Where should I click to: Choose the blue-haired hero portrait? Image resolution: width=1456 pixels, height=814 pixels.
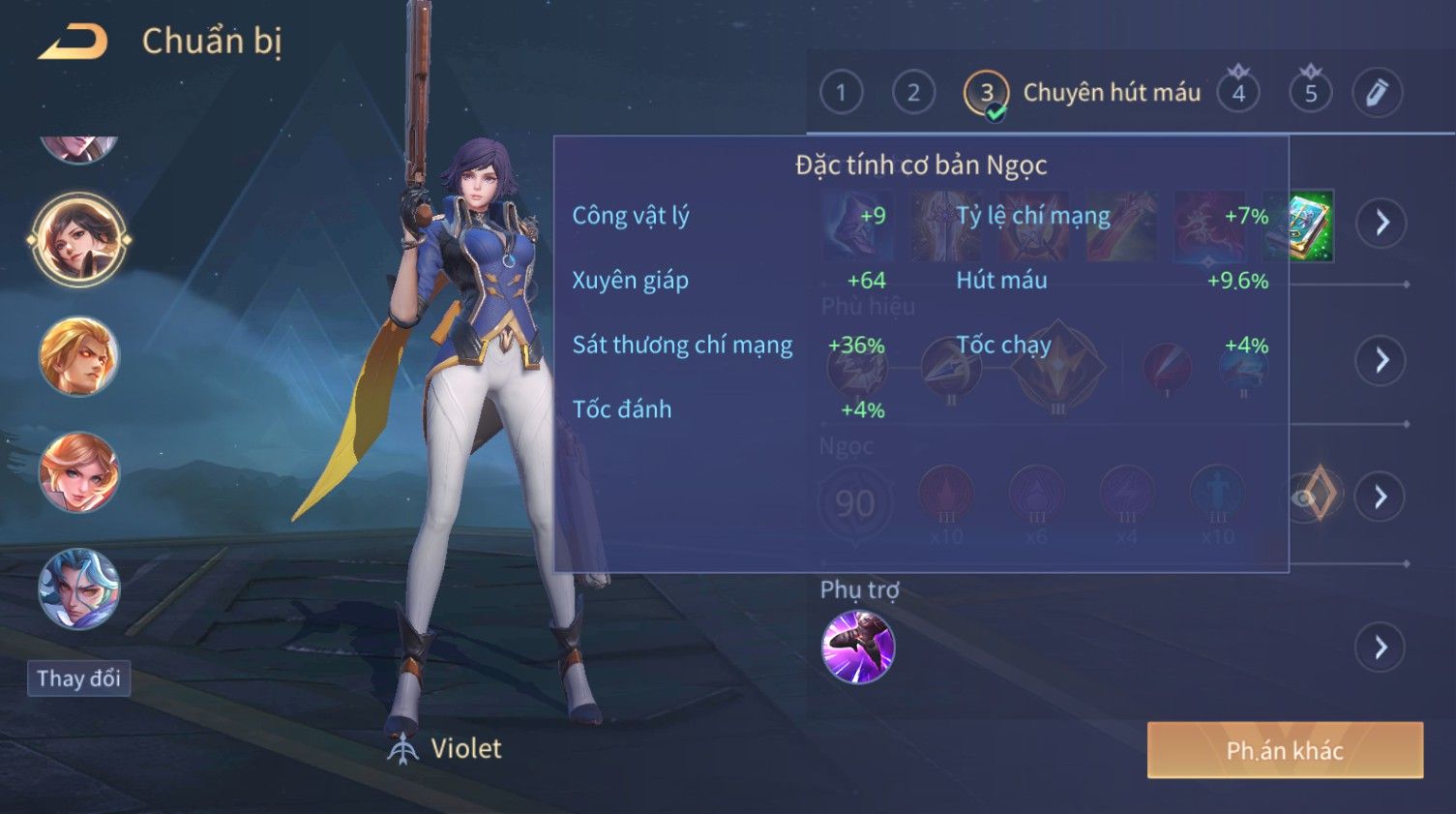(78, 588)
